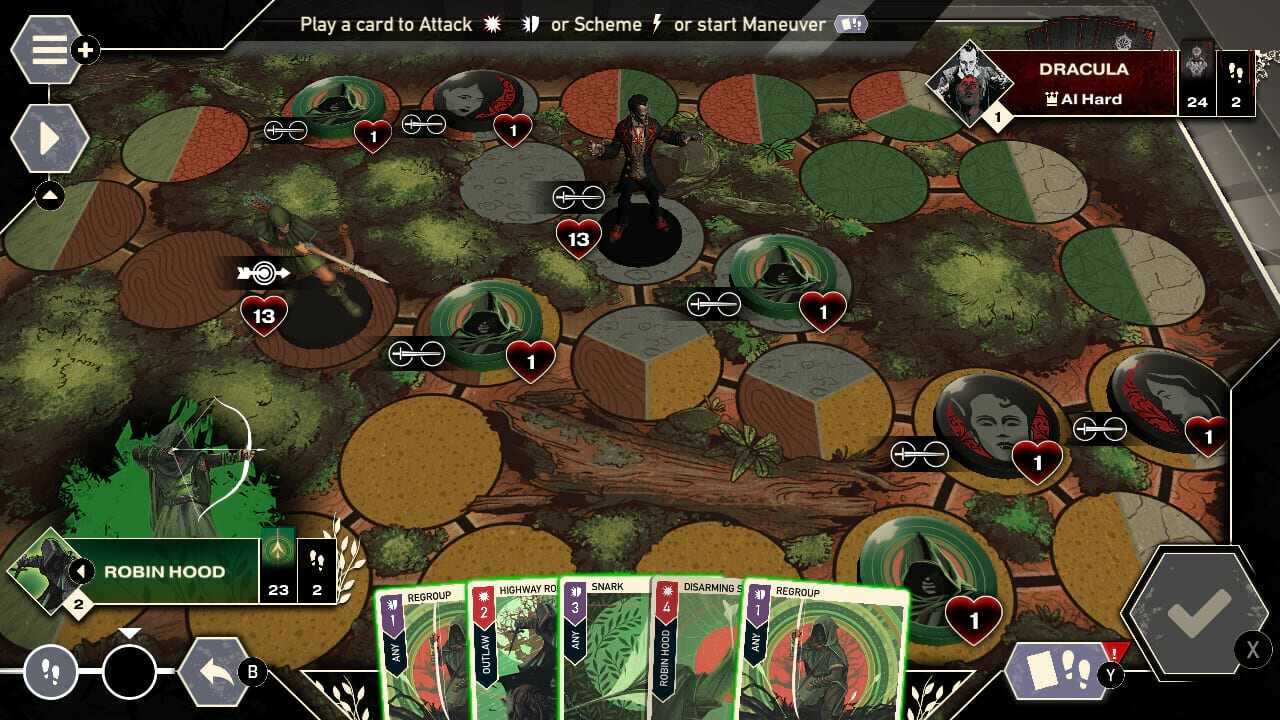Click the Maneuver footsteps icon in the top bar
Image resolution: width=1280 pixels, height=720 pixels.
click(851, 24)
